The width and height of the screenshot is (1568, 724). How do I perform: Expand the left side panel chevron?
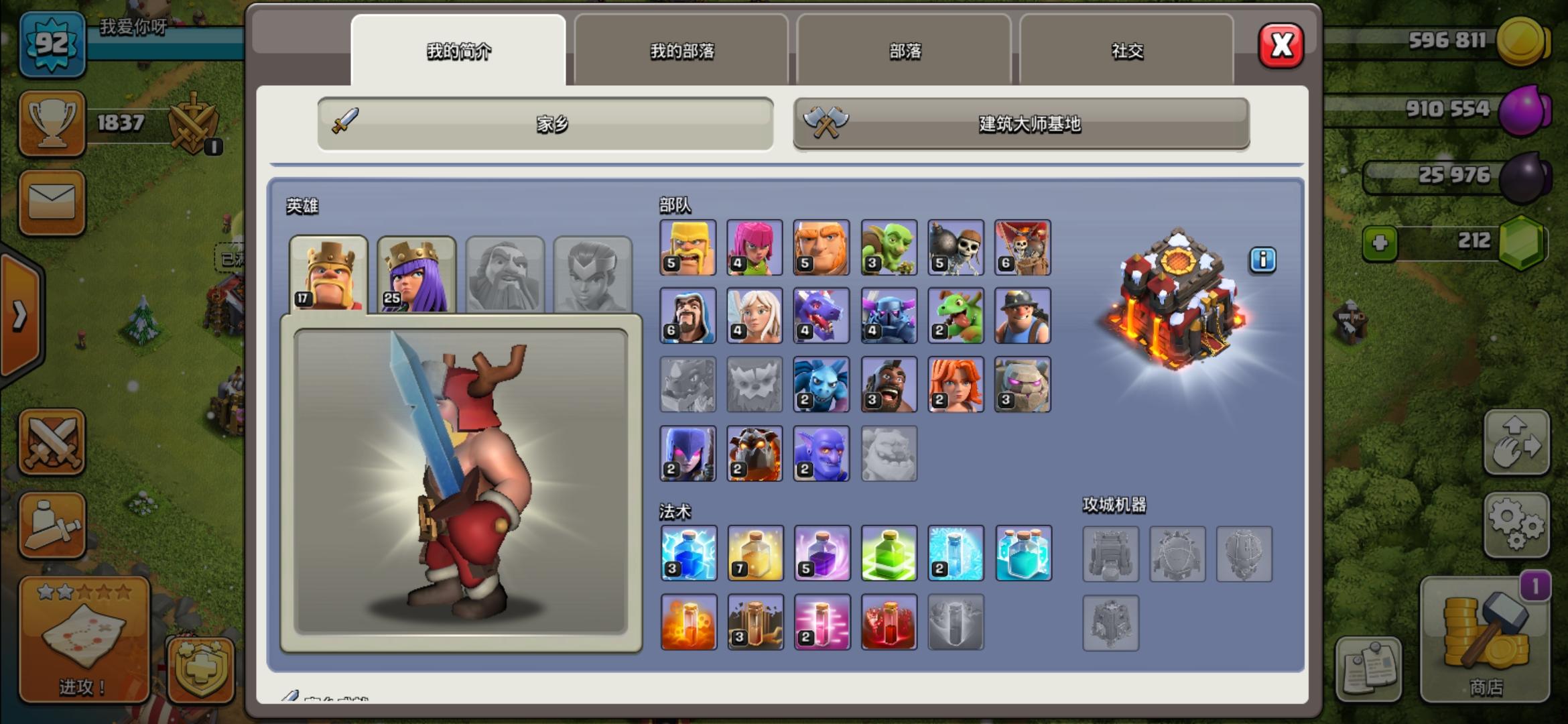20,315
